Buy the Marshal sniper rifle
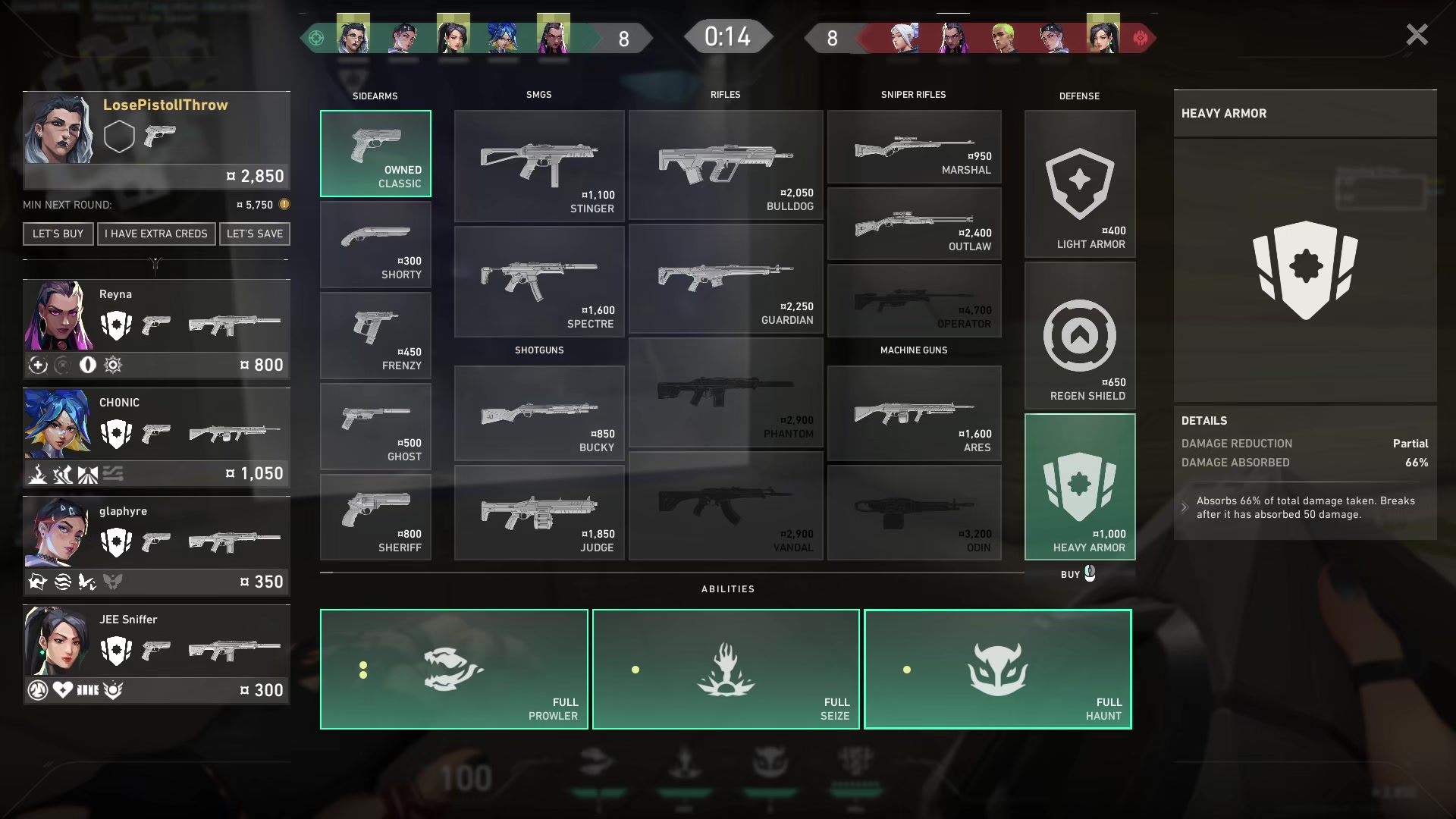The height and width of the screenshot is (819, 1456). [x=914, y=147]
